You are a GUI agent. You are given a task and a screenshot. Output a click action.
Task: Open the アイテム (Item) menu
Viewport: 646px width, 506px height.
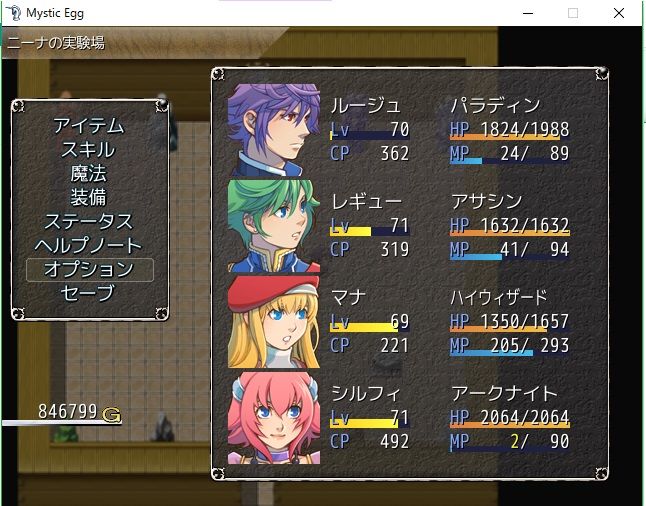click(88, 126)
